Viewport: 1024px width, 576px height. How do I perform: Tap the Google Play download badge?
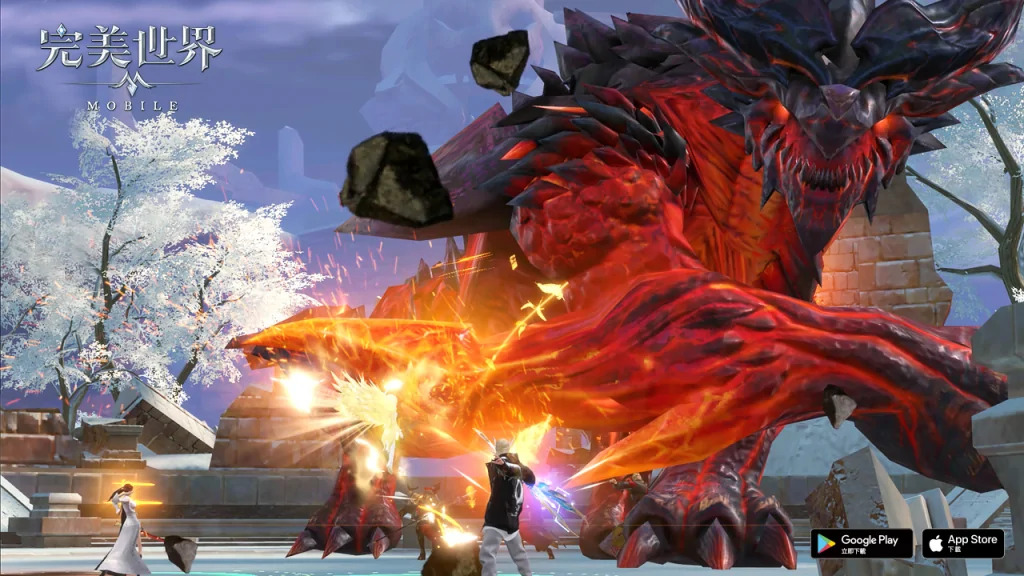tap(861, 543)
